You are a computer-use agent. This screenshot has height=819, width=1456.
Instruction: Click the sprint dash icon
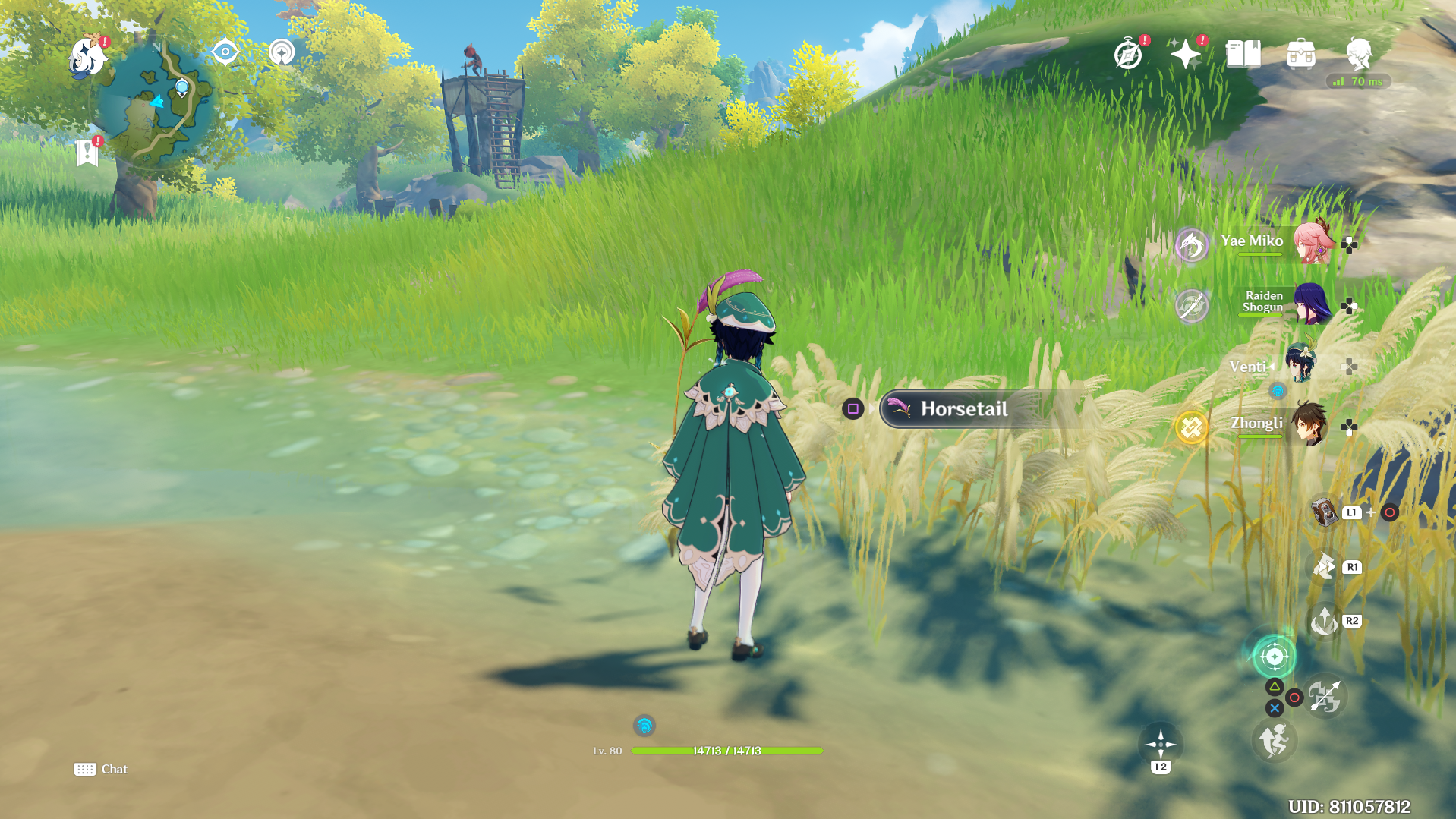pos(1274,741)
